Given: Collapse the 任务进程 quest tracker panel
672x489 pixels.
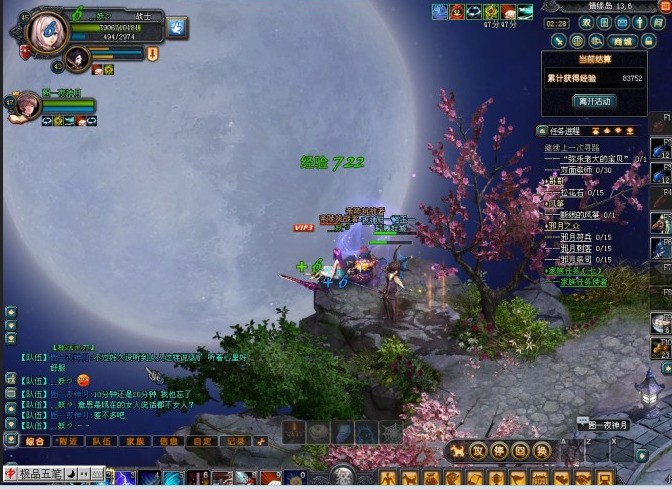Looking at the screenshot, I should (541, 131).
